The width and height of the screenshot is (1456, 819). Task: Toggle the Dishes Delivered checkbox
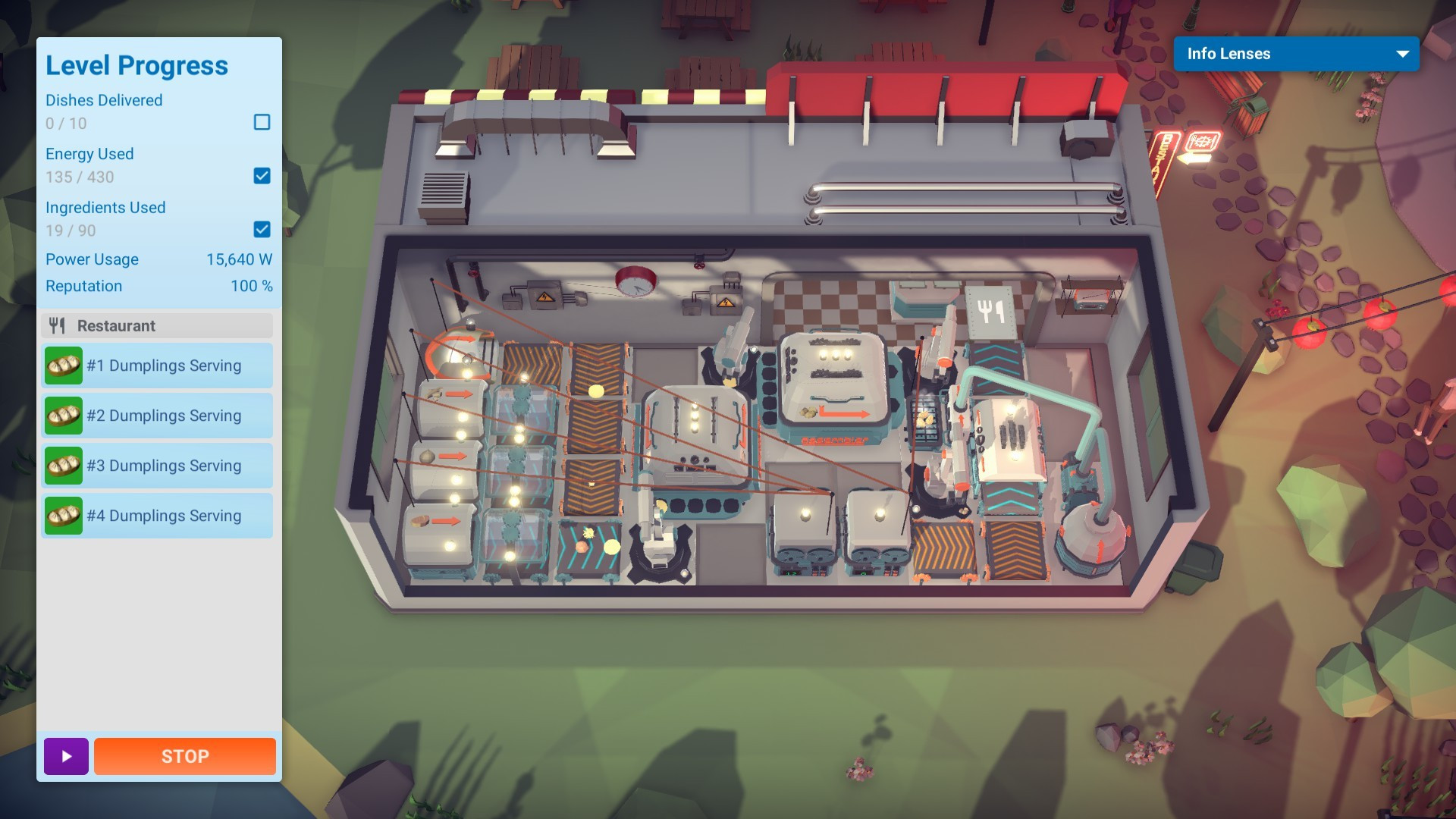tap(262, 122)
